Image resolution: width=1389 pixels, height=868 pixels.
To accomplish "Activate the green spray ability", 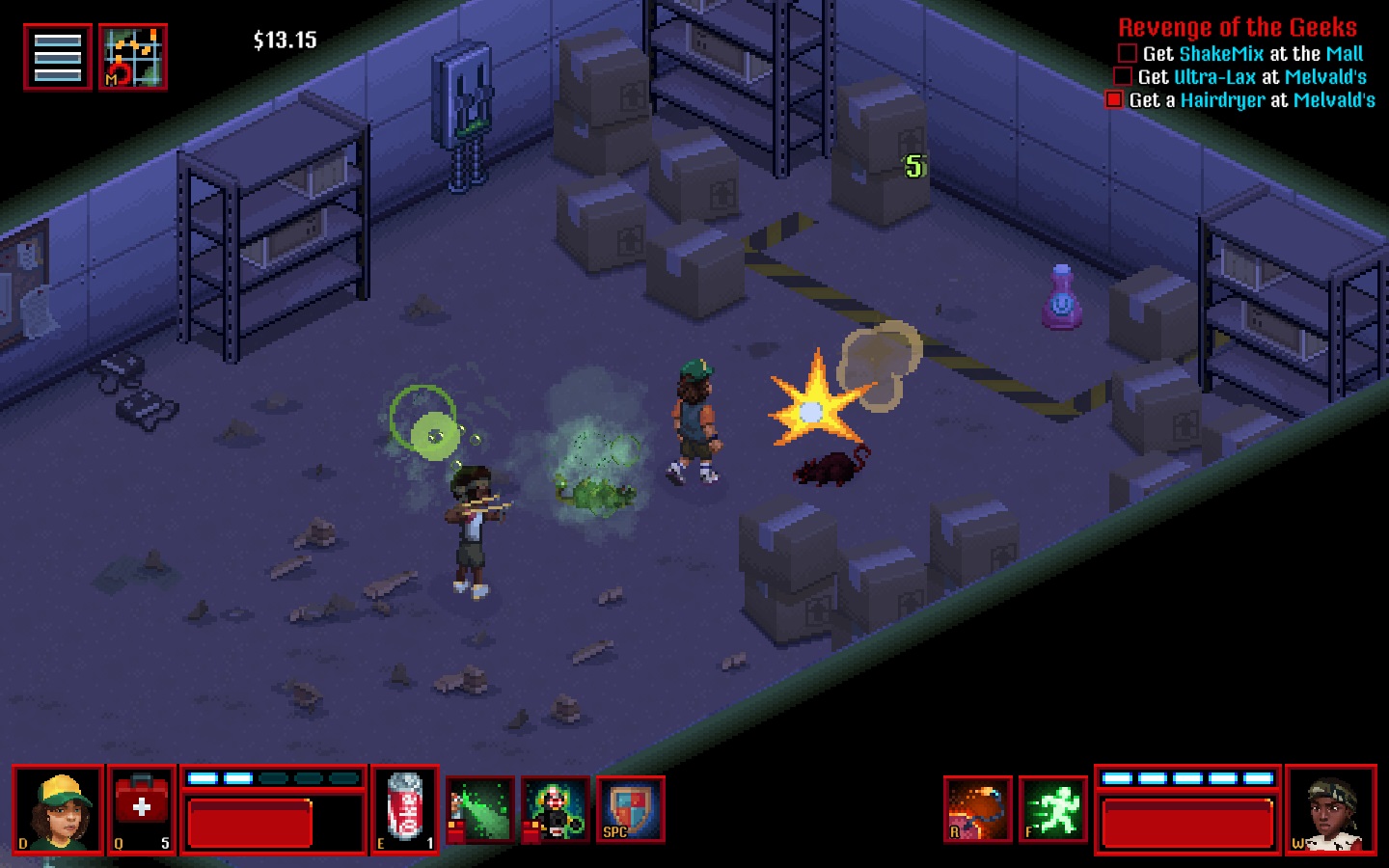I will 480,810.
